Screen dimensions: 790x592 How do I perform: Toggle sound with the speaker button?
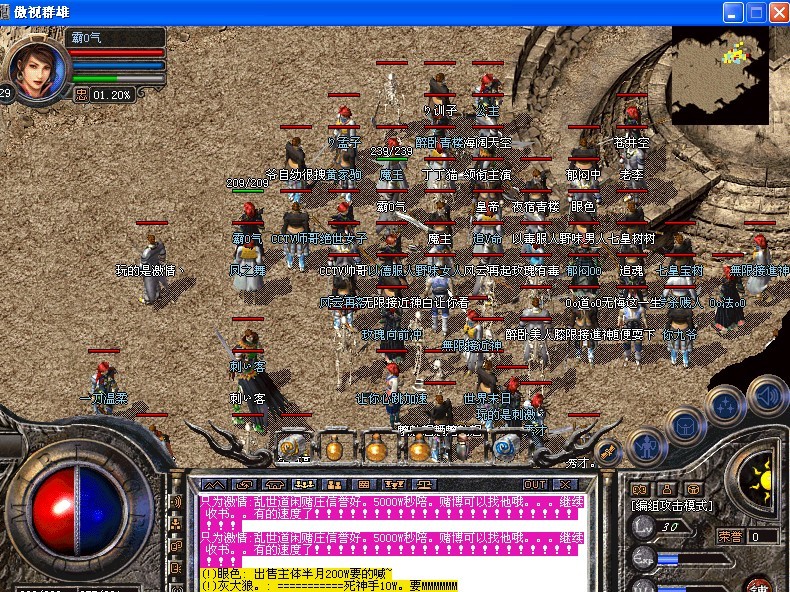[x=764, y=396]
